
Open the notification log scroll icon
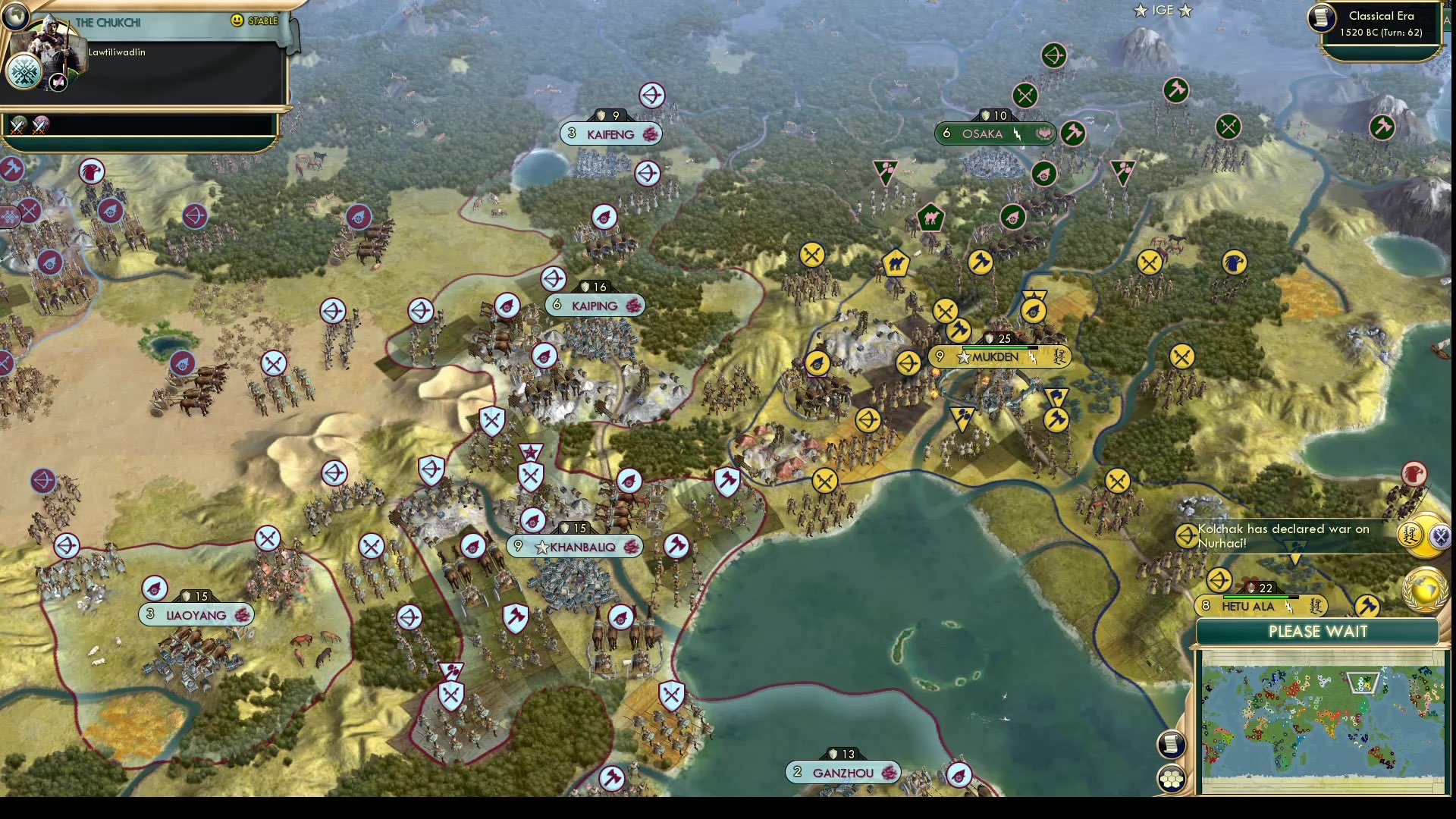pyautogui.click(x=1172, y=744)
